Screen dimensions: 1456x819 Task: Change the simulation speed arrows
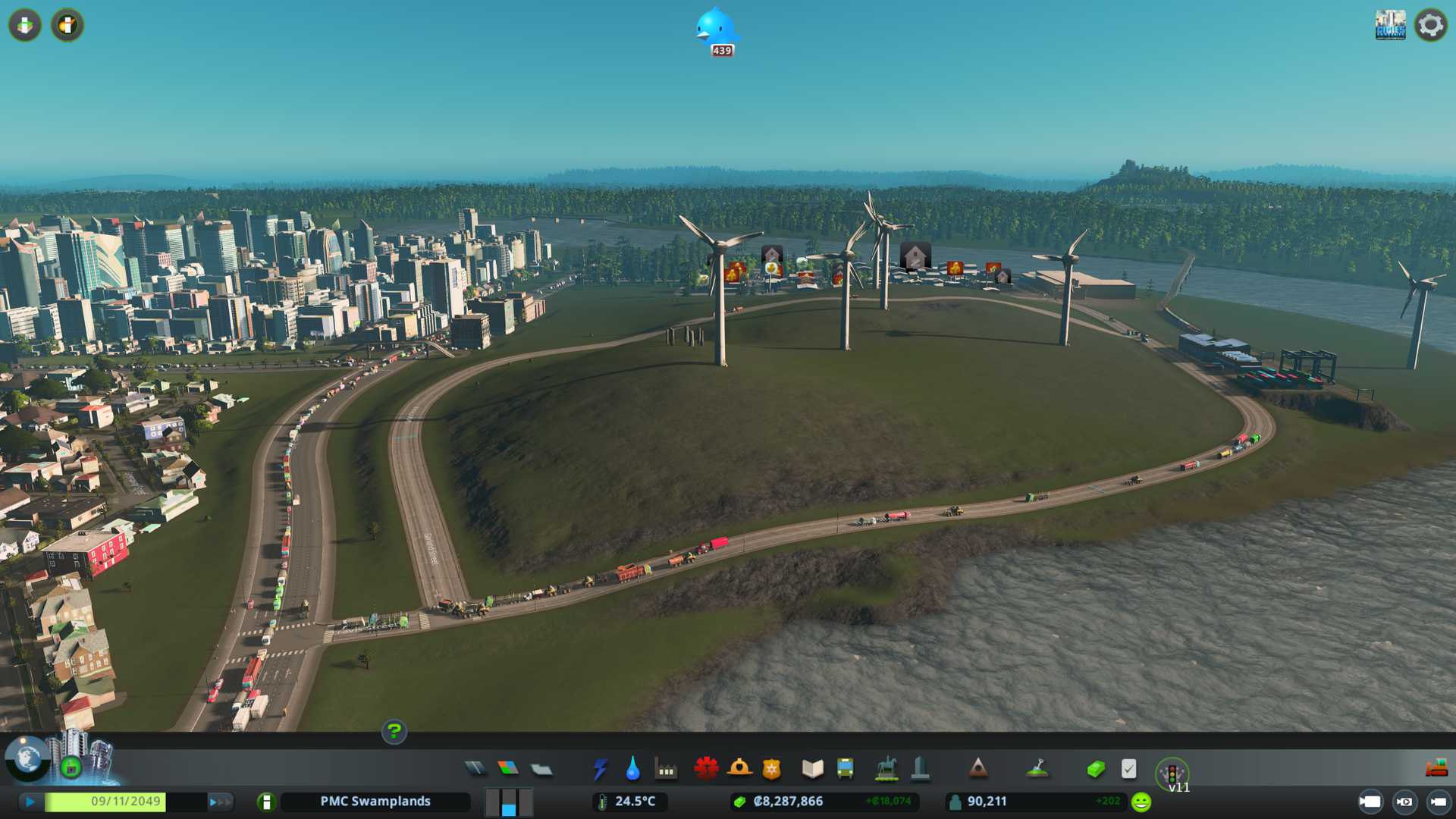click(220, 802)
